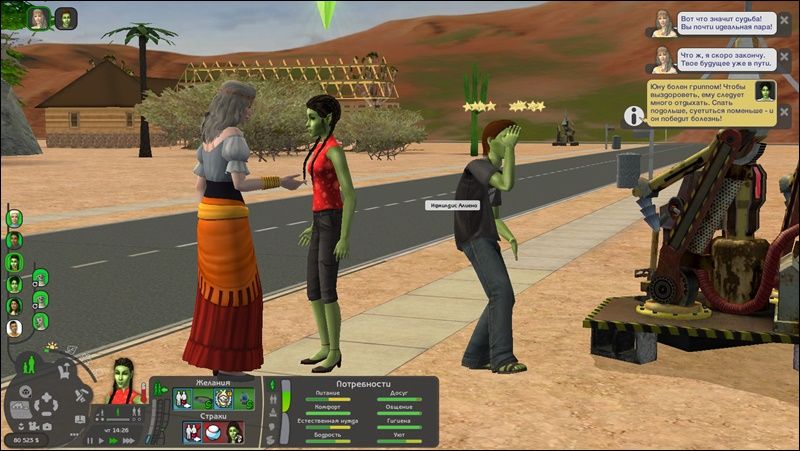Set triple-arrow ultra speed
Viewport: 800px width, 451px height.
click(126, 440)
